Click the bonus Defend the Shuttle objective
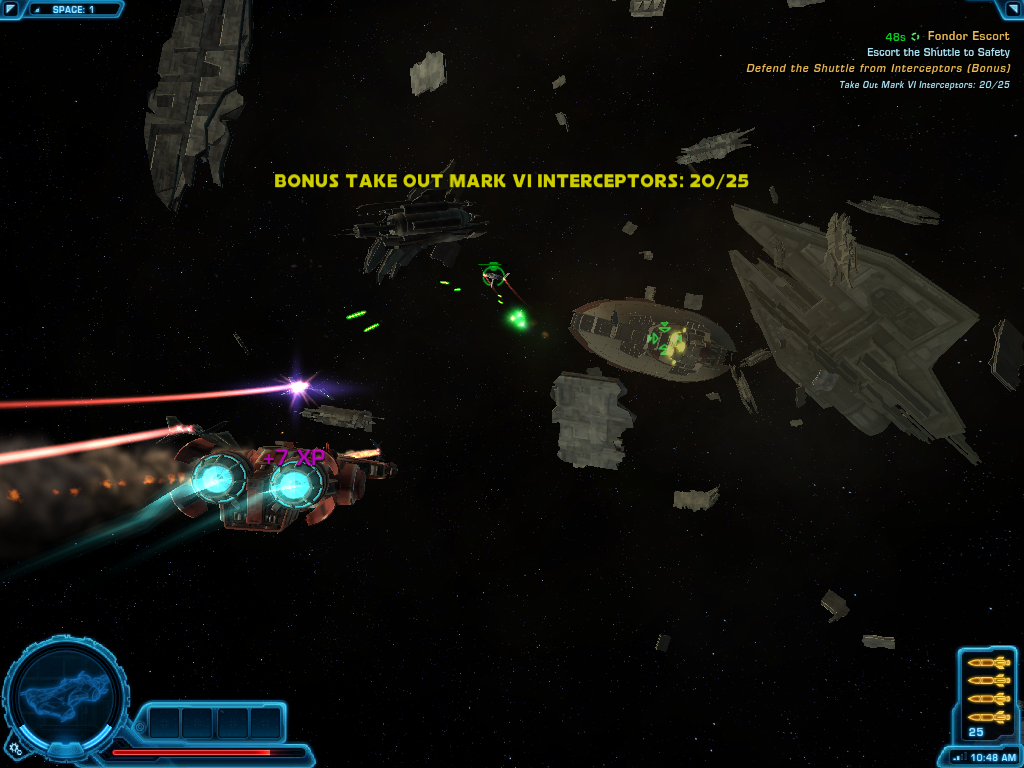Viewport: 1024px width, 768px height. (x=878, y=68)
